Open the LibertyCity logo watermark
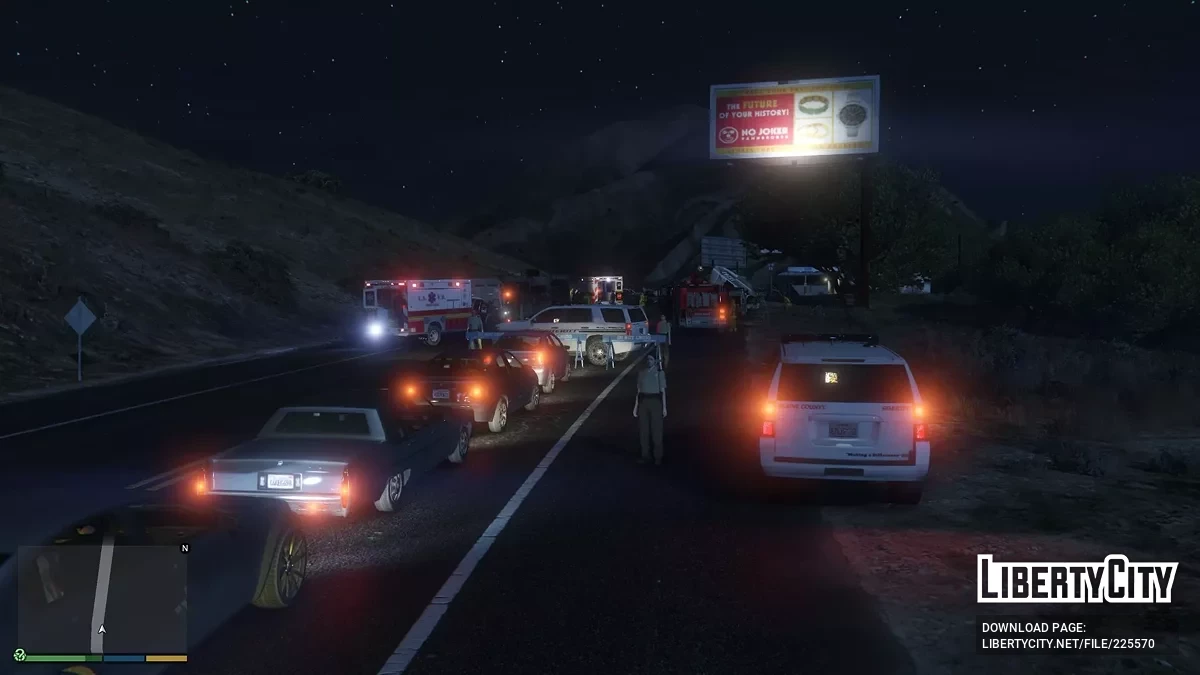This screenshot has width=1200, height=675. (x=1077, y=579)
